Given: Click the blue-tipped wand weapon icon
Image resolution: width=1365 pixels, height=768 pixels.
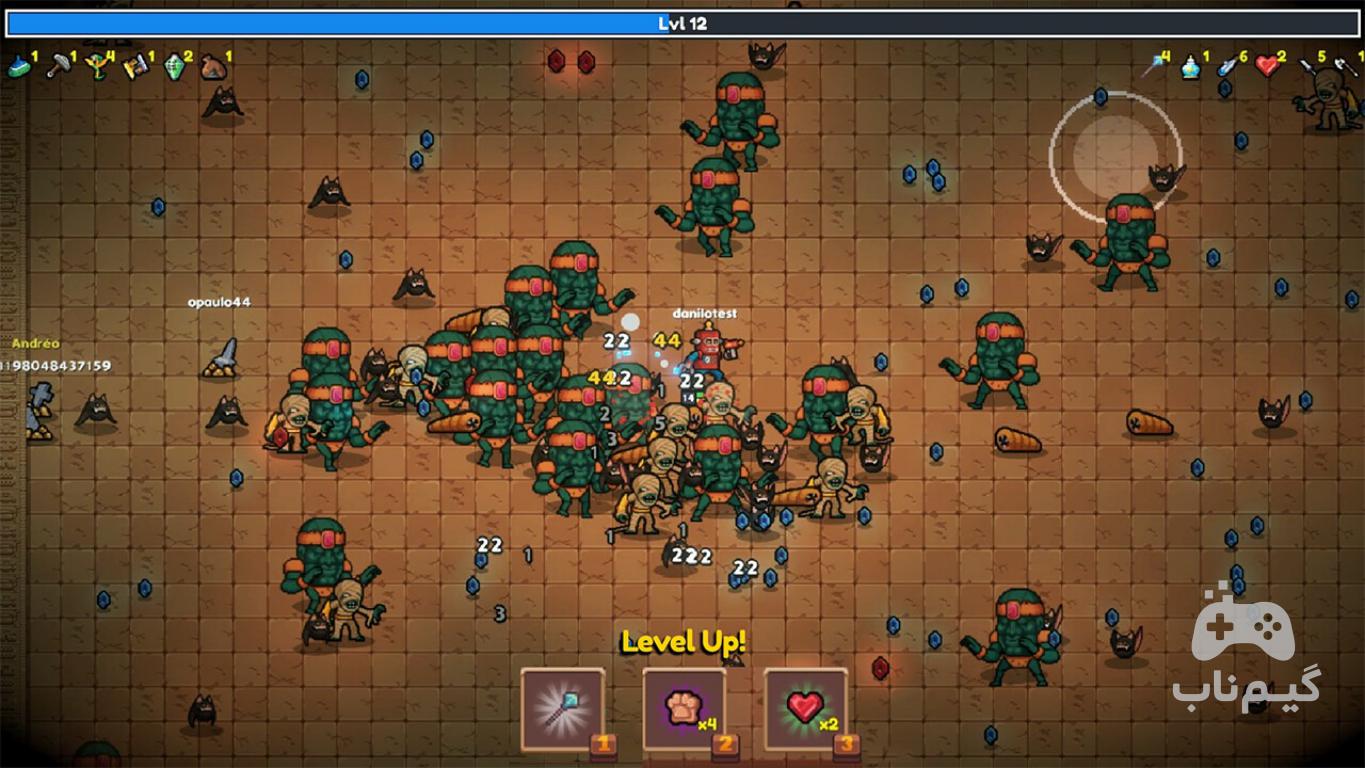Looking at the screenshot, I should coord(1153,67).
